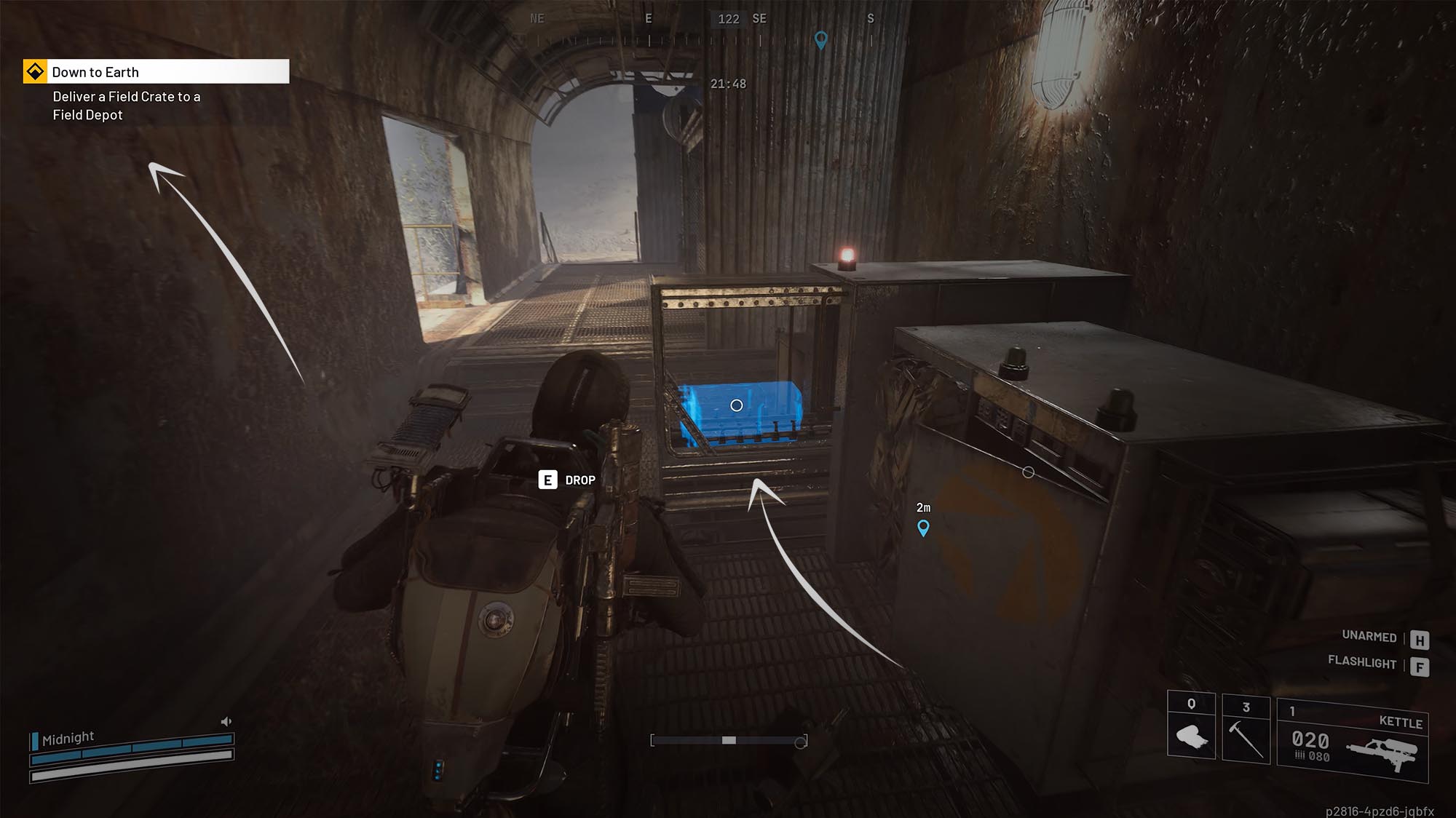The height and width of the screenshot is (818, 1456).
Task: Toggle the flashlight via the F key prompt
Action: coord(1418,664)
